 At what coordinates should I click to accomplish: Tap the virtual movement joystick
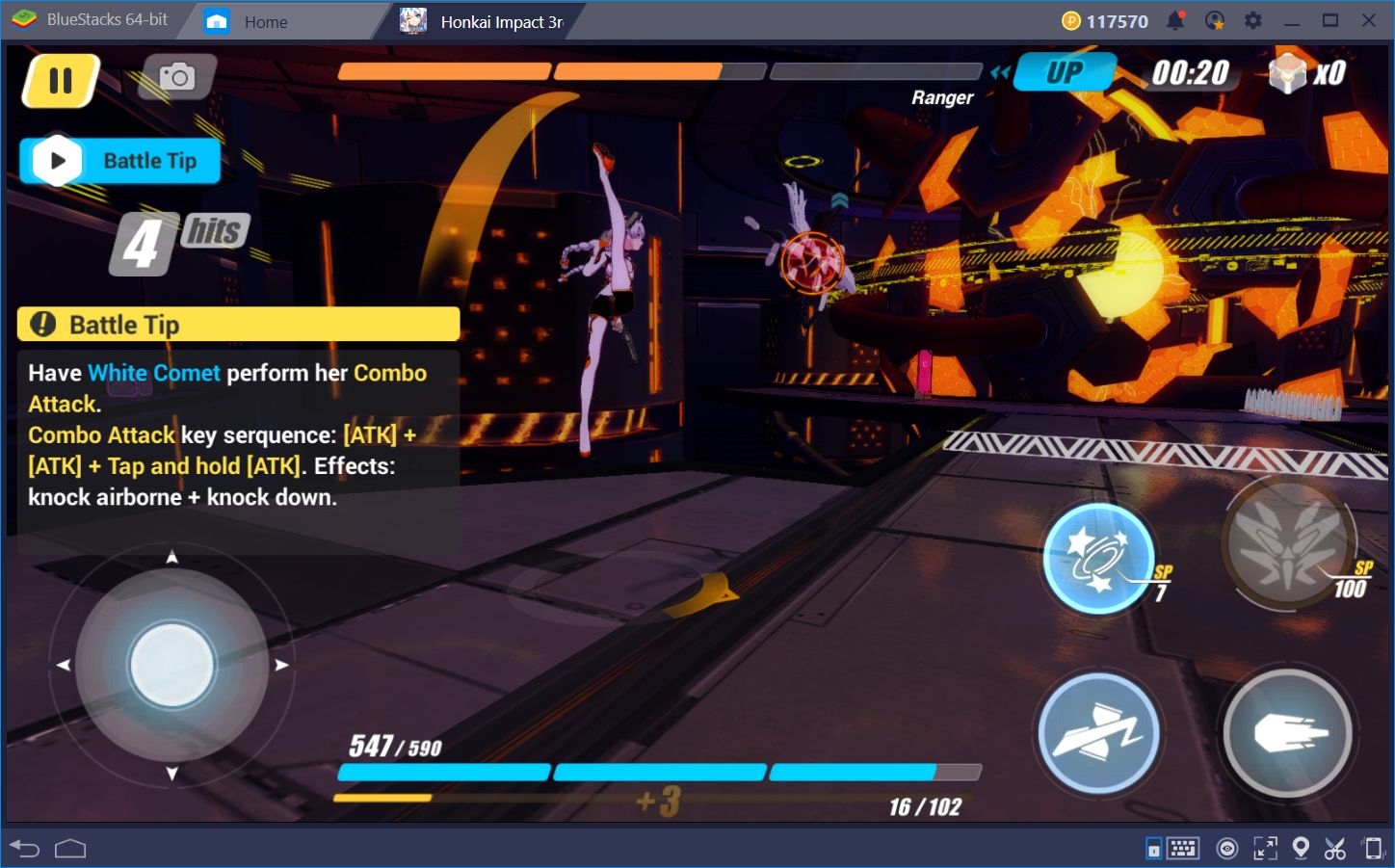(171, 665)
